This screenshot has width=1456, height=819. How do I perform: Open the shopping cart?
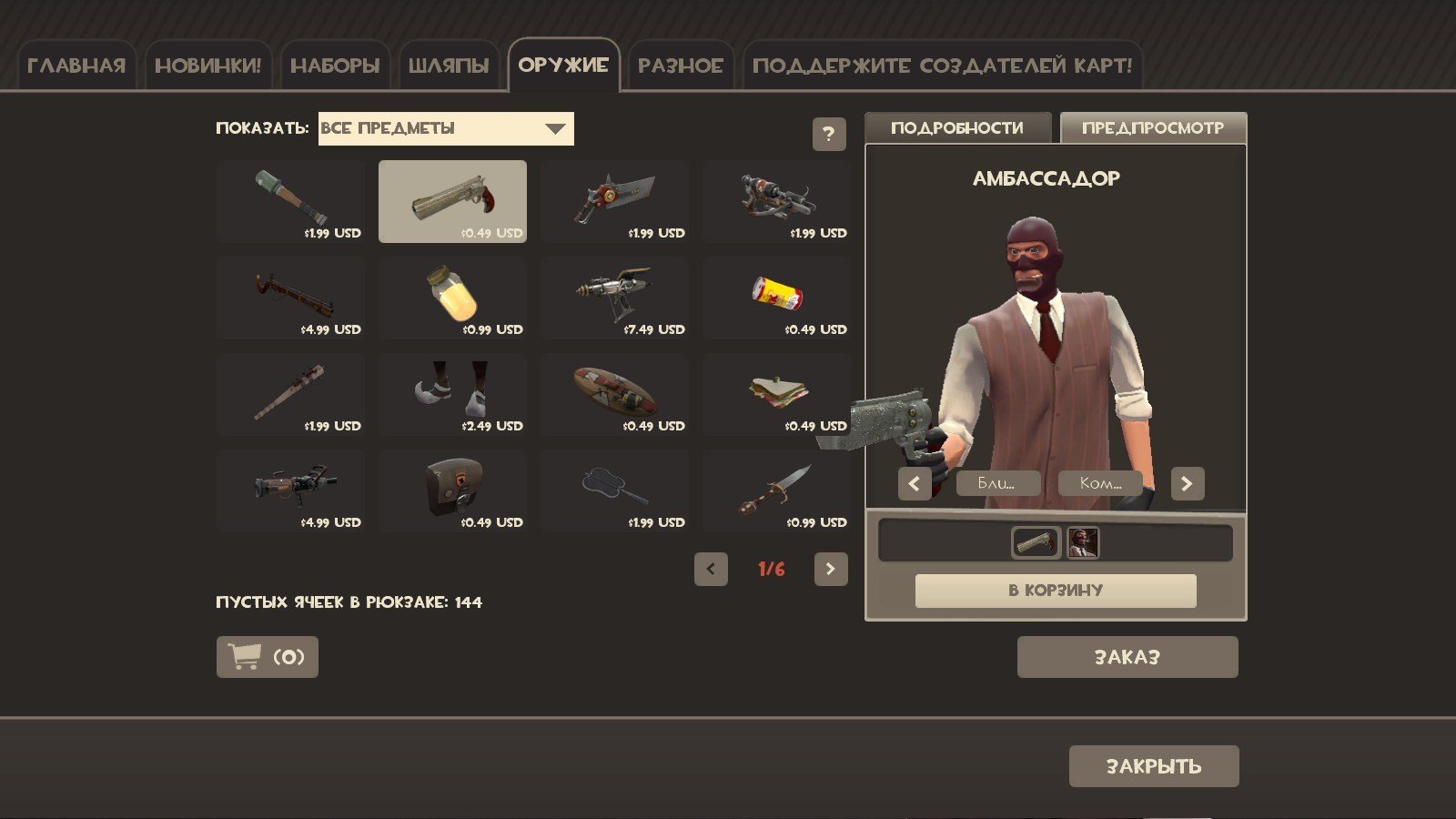tap(267, 657)
